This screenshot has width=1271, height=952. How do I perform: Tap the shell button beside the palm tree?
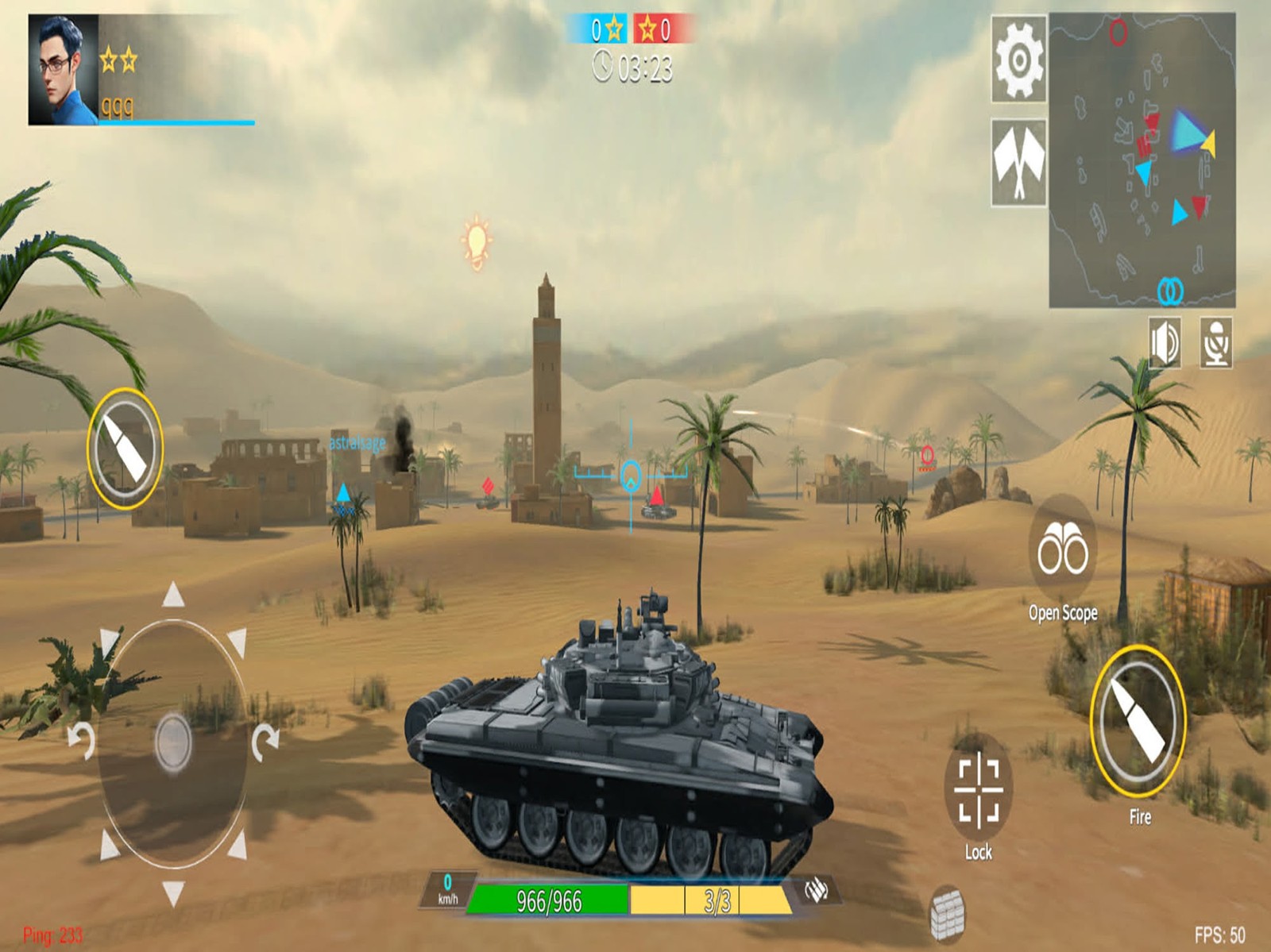point(126,449)
